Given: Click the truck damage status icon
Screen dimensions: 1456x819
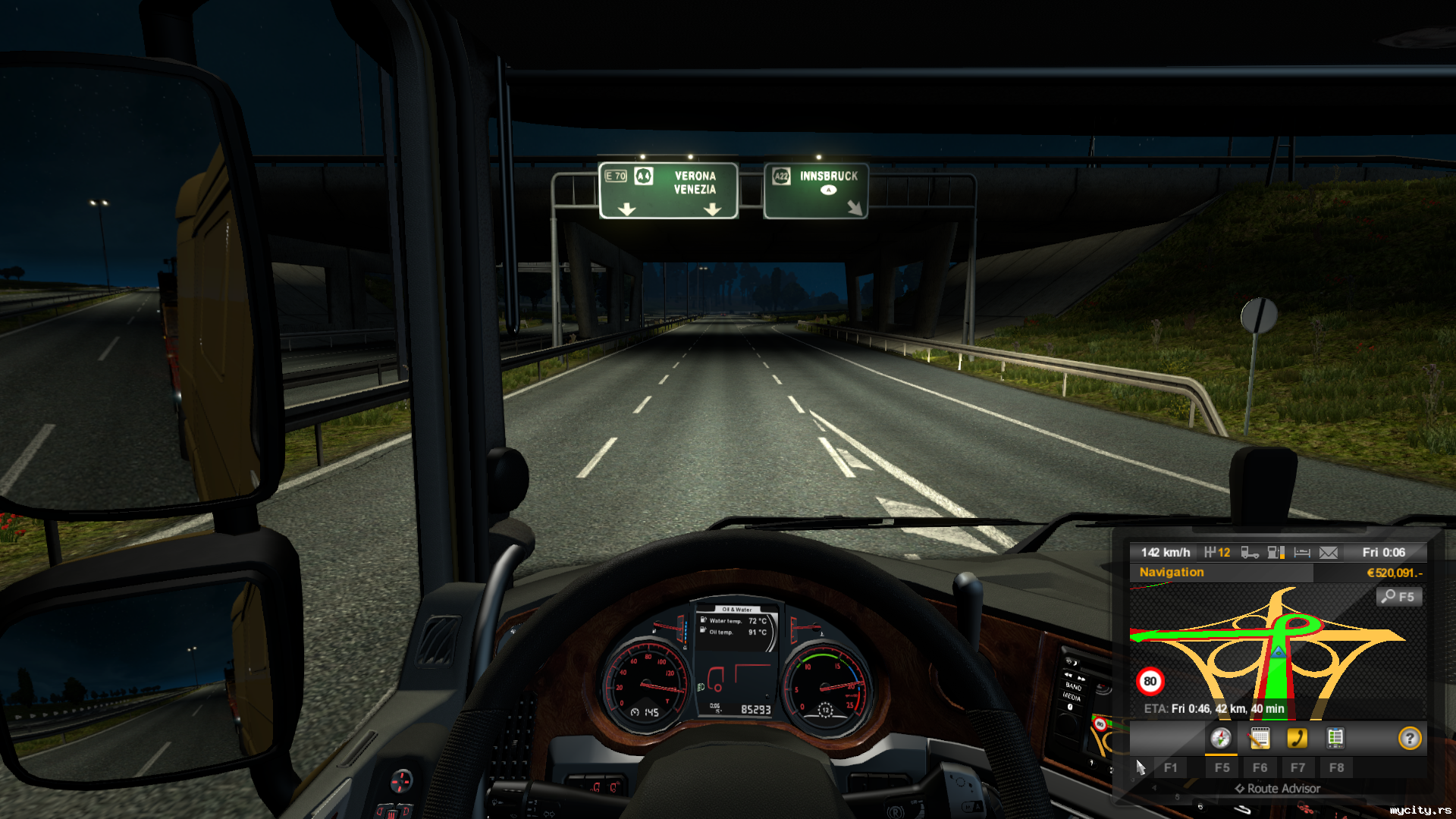Looking at the screenshot, I should (x=1250, y=553).
